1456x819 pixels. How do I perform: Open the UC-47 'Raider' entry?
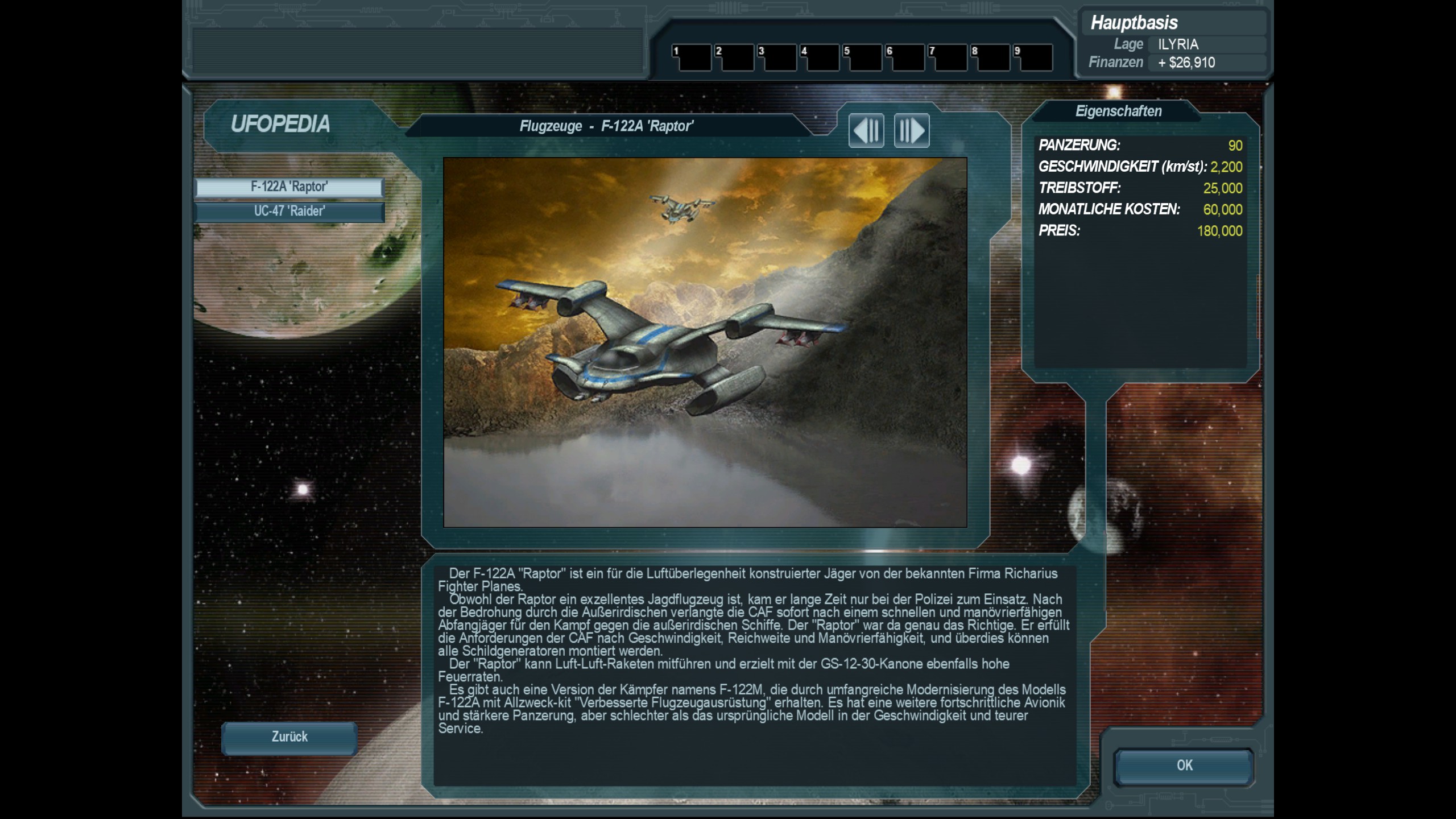point(289,212)
